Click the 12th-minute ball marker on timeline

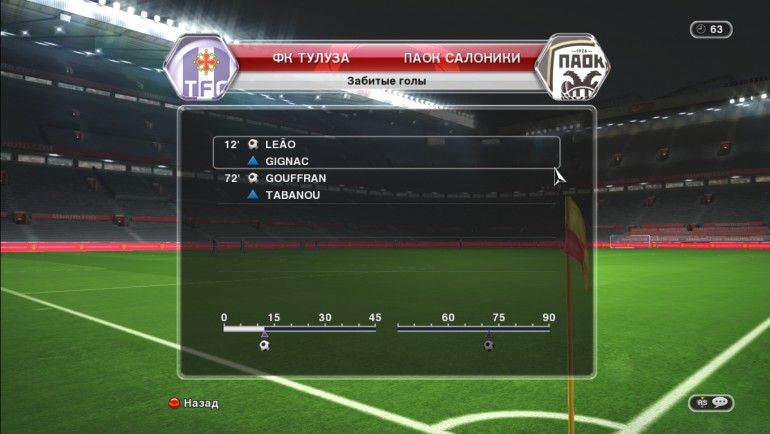point(264,345)
